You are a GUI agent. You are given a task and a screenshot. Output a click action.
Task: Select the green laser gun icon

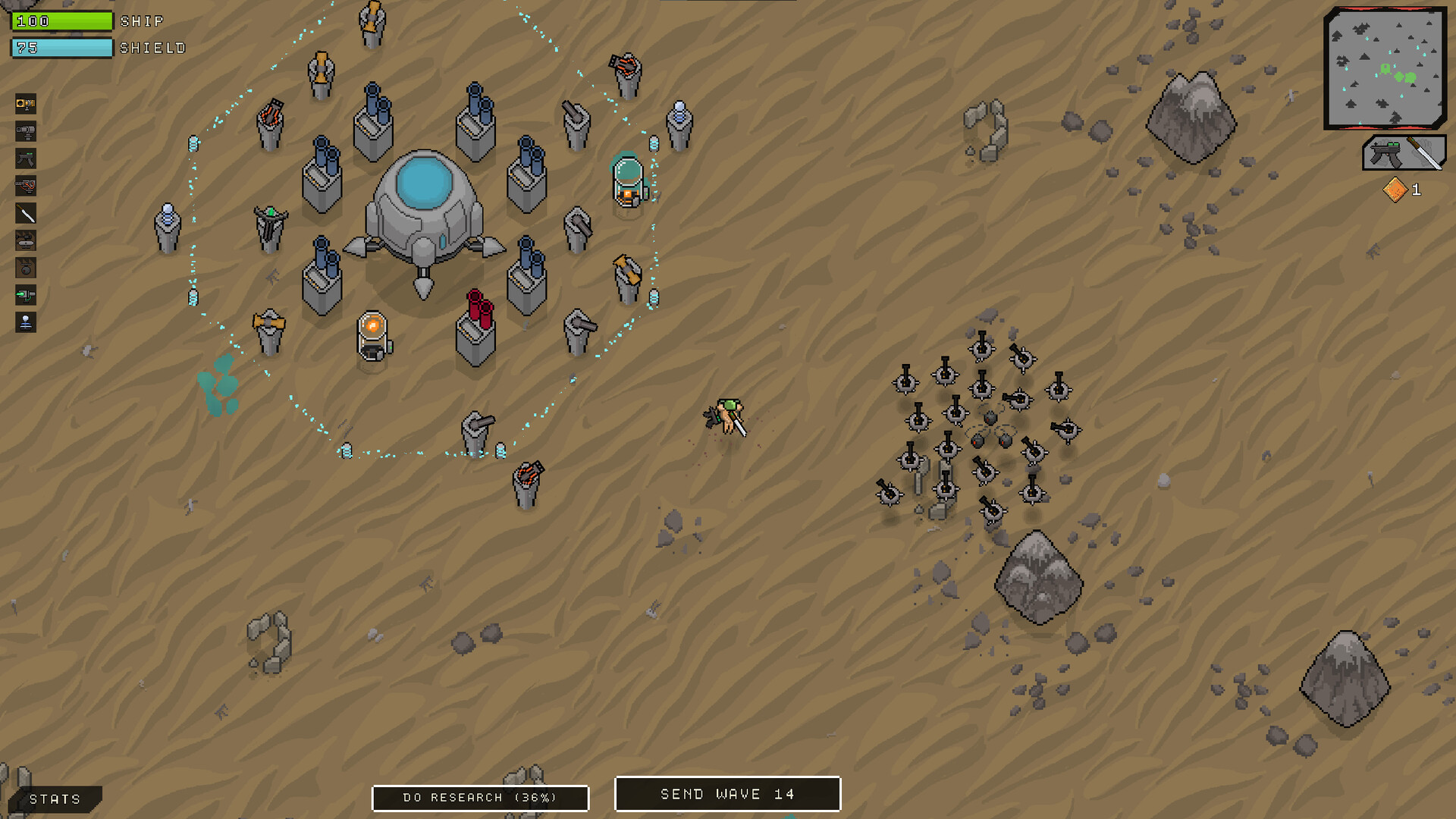tap(25, 296)
